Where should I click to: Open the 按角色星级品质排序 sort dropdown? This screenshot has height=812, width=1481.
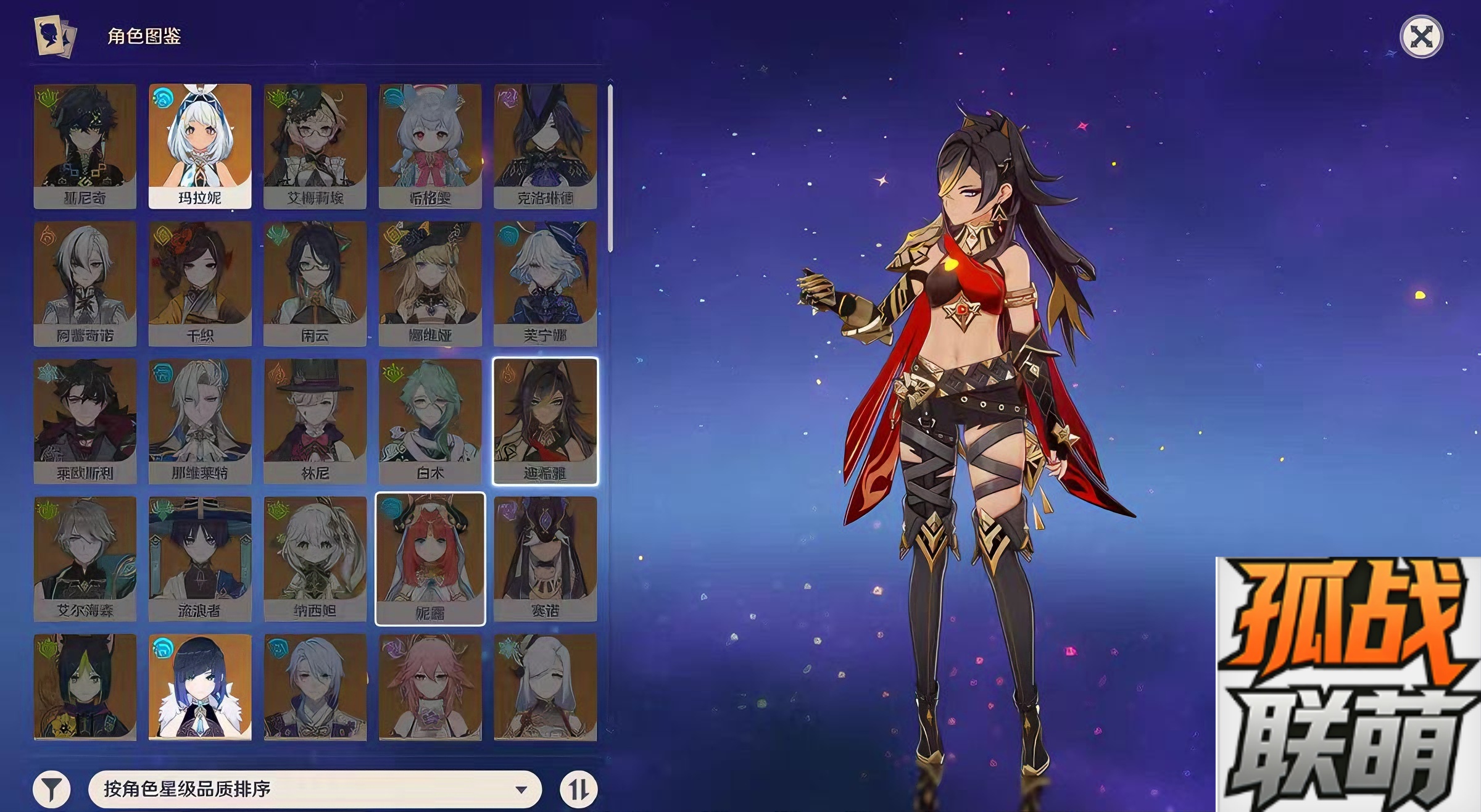[315, 789]
